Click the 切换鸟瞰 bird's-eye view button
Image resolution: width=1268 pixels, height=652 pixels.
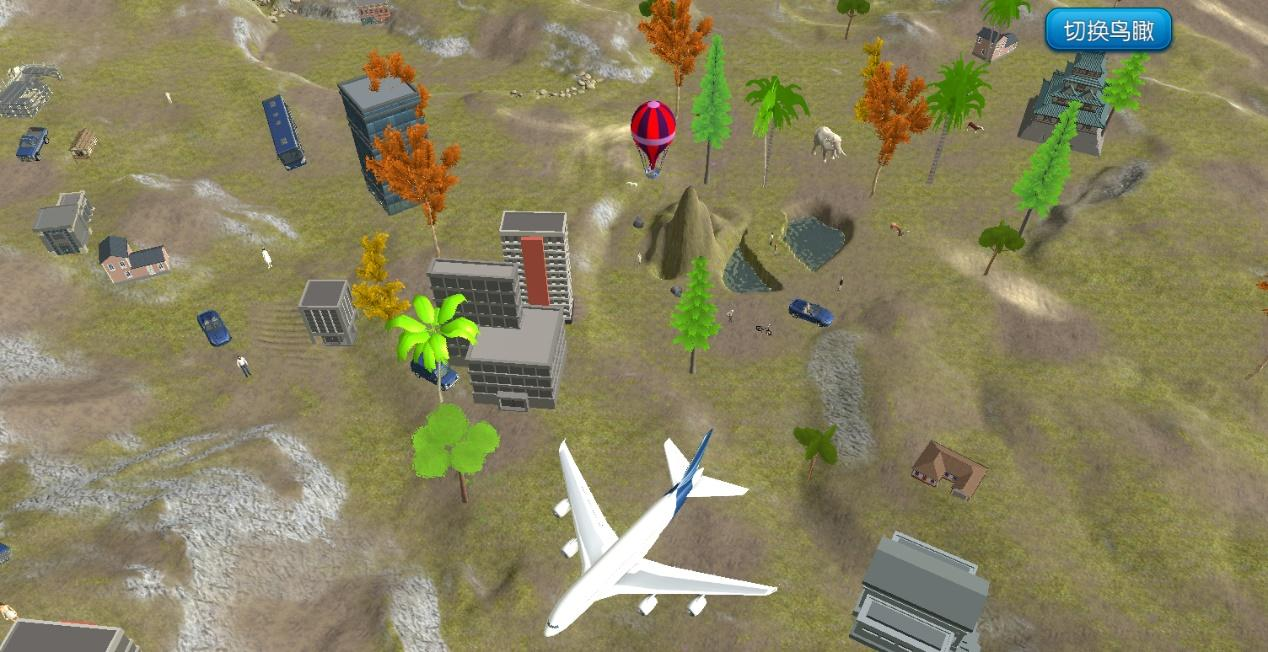coord(1108,30)
